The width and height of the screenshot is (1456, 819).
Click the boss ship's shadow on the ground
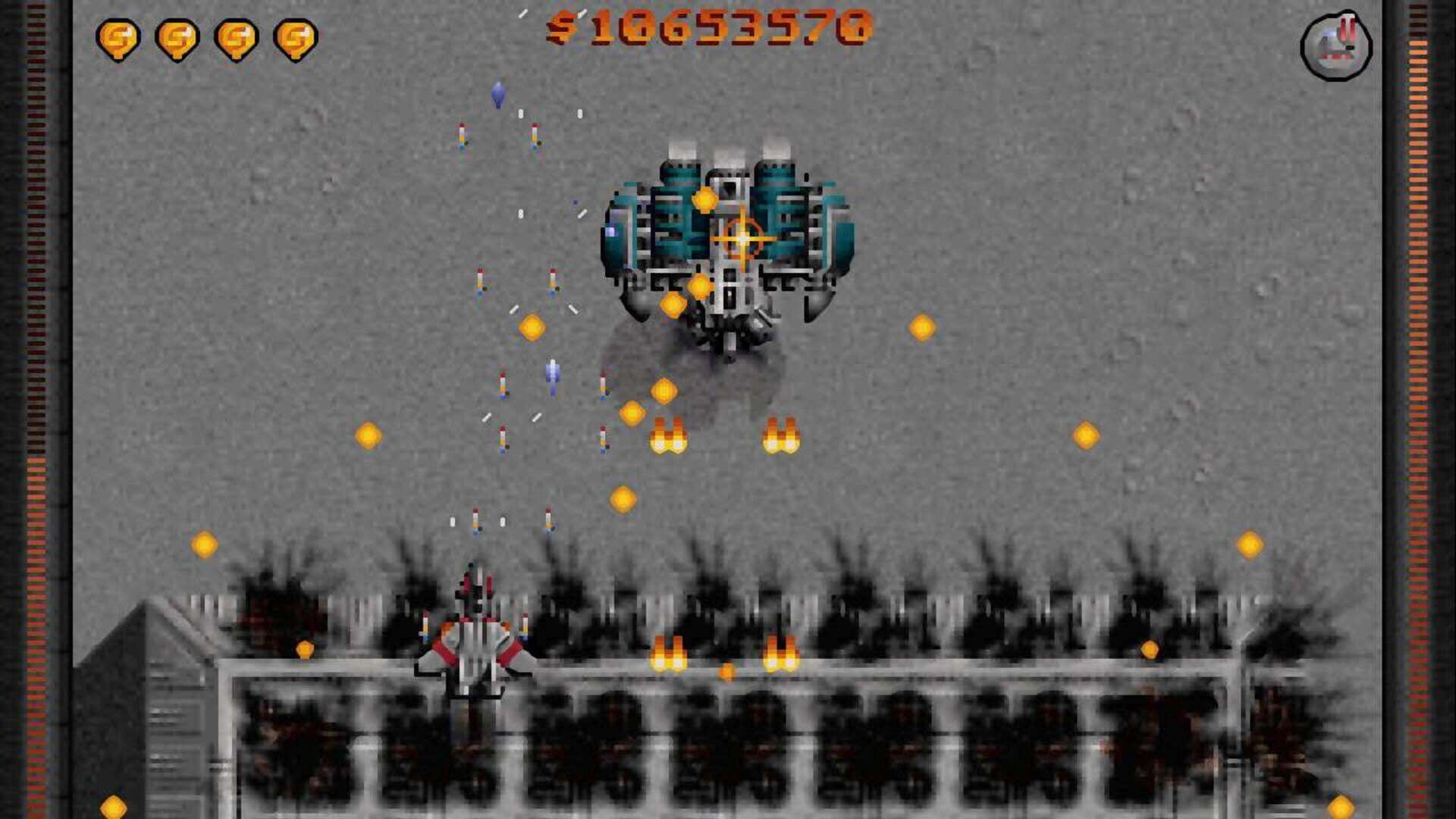pos(720,372)
